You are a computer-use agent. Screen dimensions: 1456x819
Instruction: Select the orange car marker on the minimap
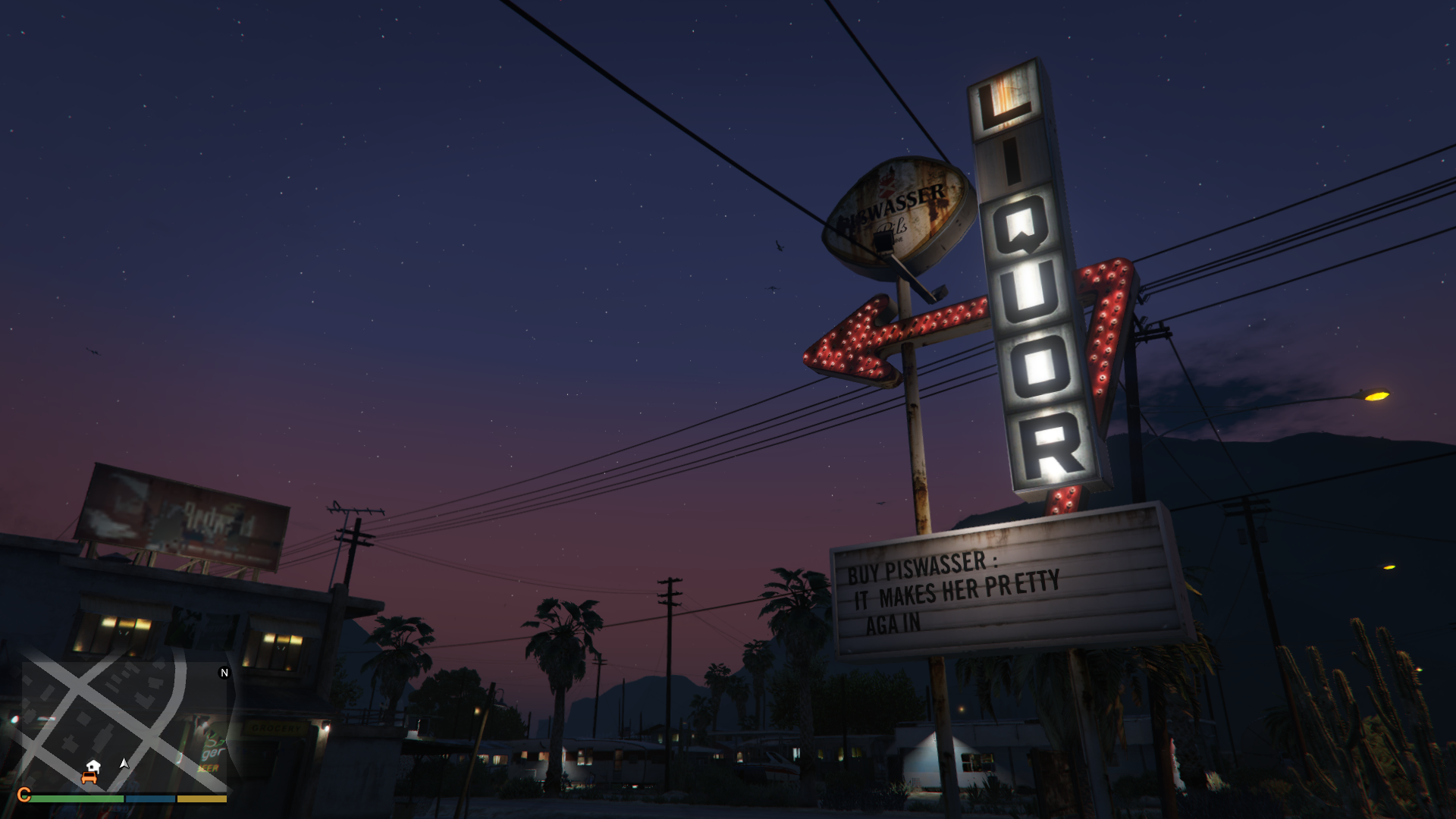pyautogui.click(x=89, y=778)
